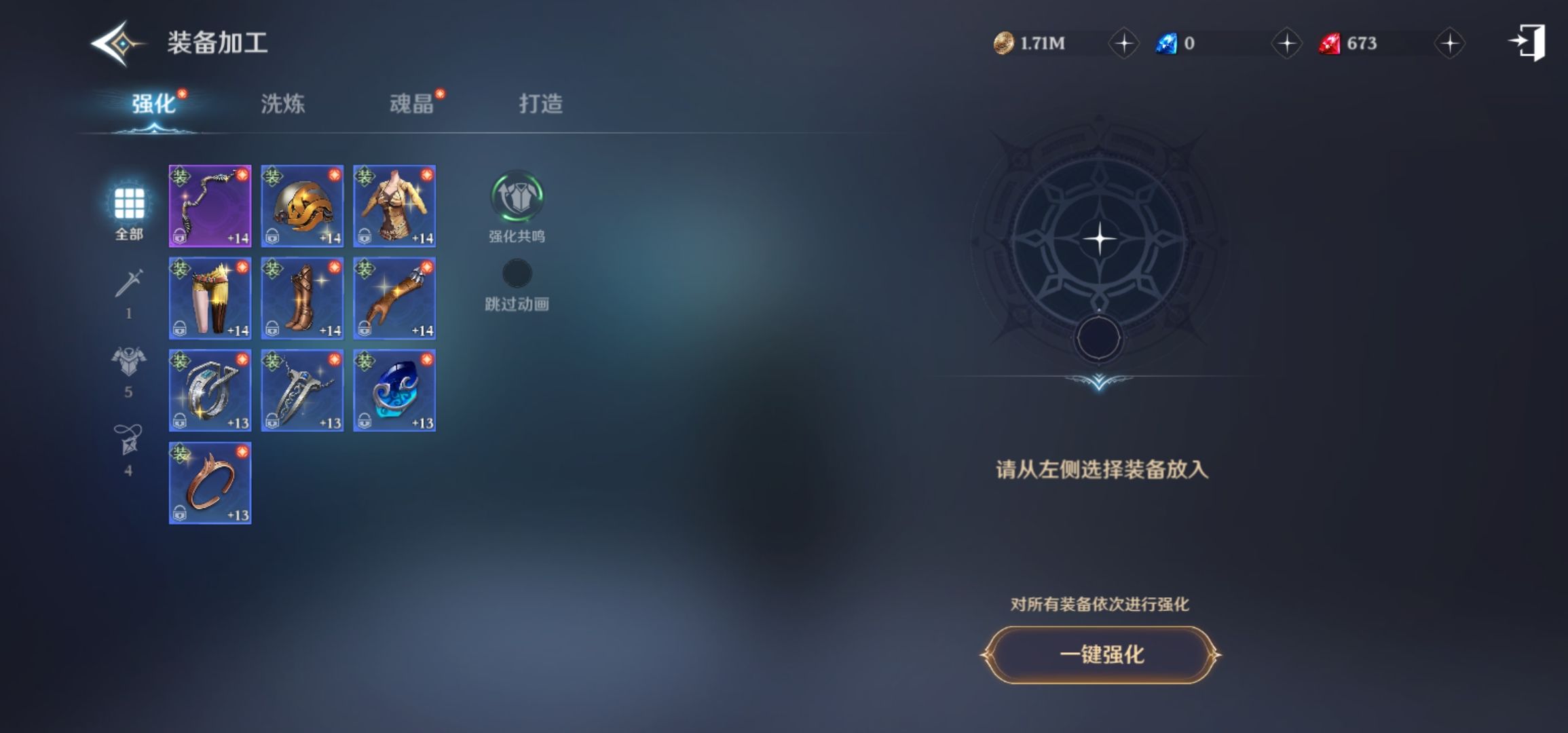
Task: Exit via the door icon top right
Action: point(1531,42)
